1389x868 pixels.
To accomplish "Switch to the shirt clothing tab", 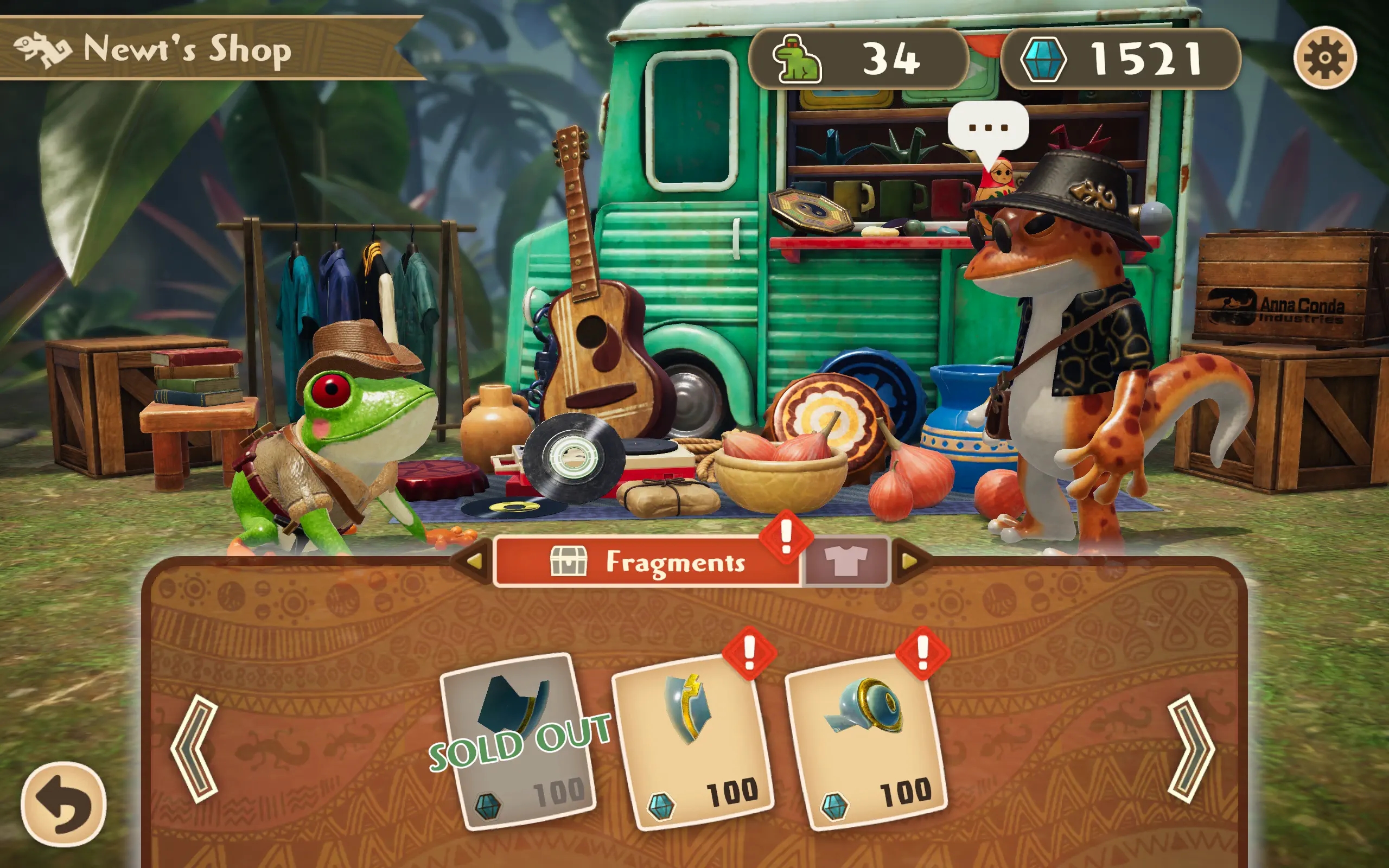I will pyautogui.click(x=845, y=561).
